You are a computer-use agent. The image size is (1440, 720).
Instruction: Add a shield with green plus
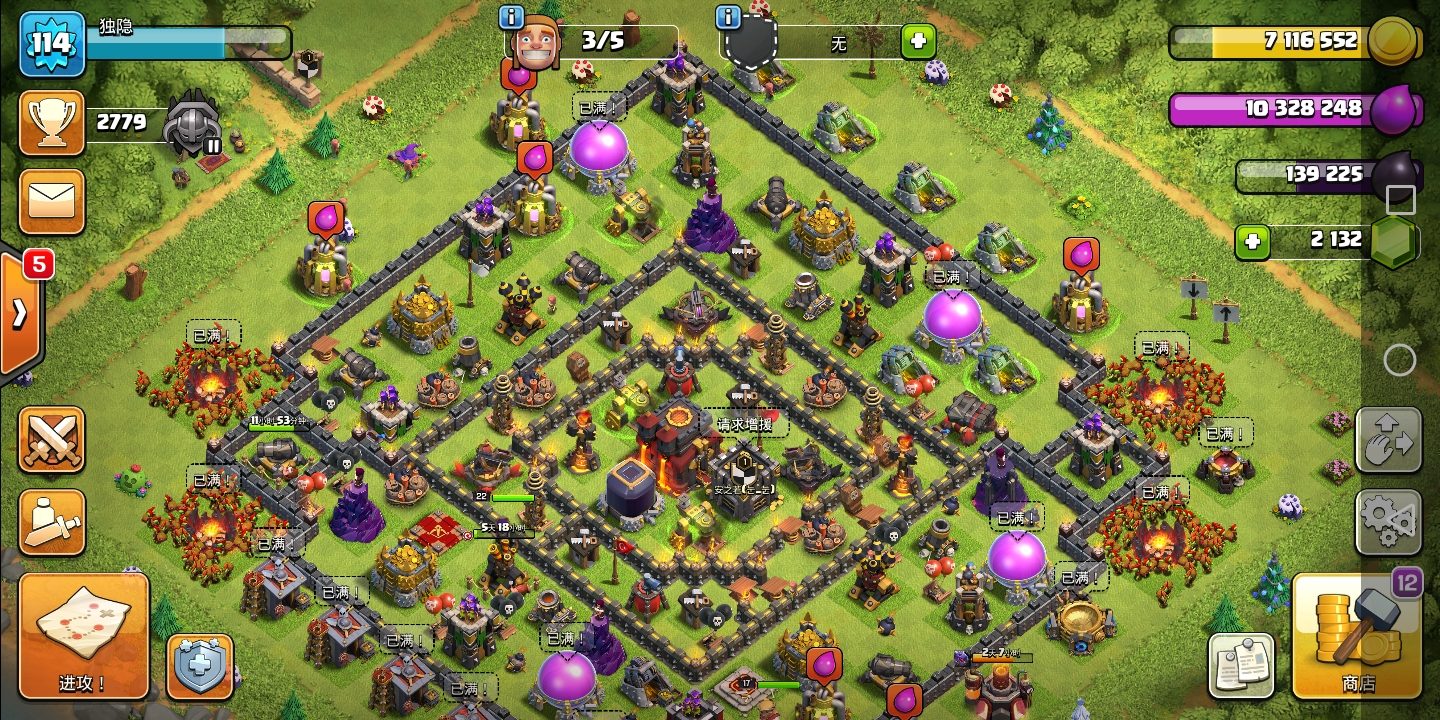pyautogui.click(x=918, y=42)
